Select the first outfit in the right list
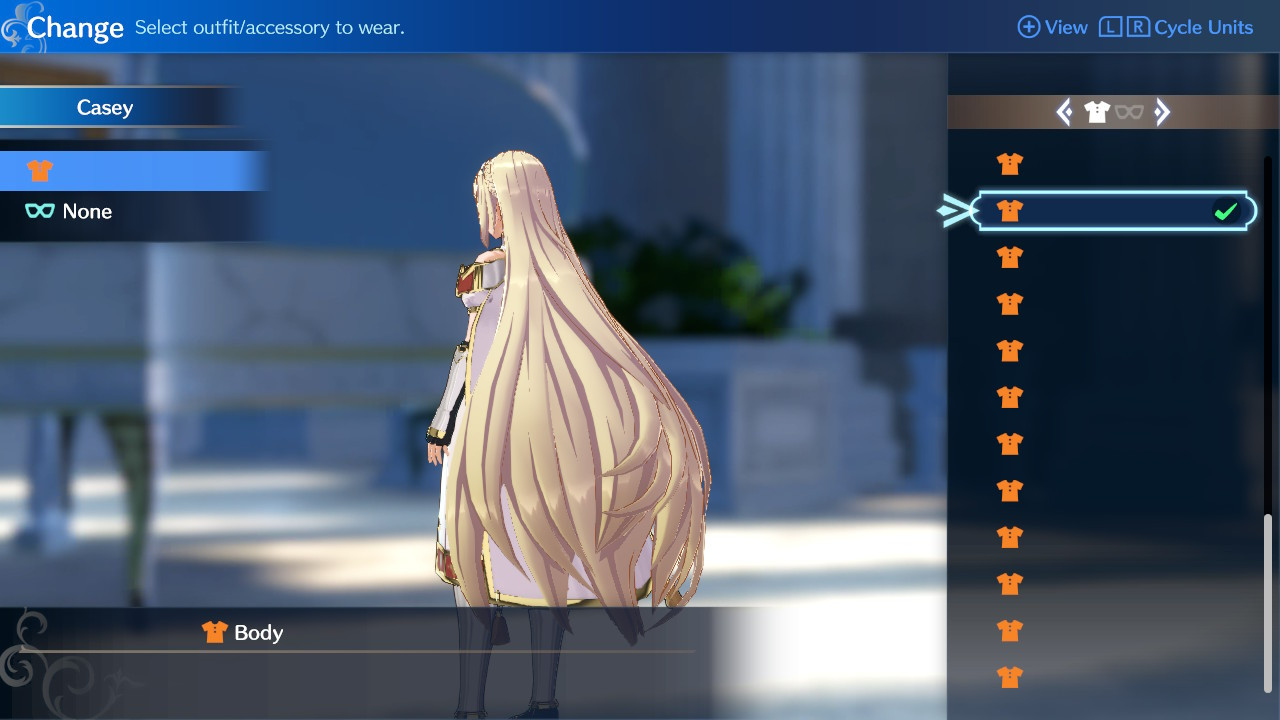This screenshot has height=720, width=1280. (1009, 163)
